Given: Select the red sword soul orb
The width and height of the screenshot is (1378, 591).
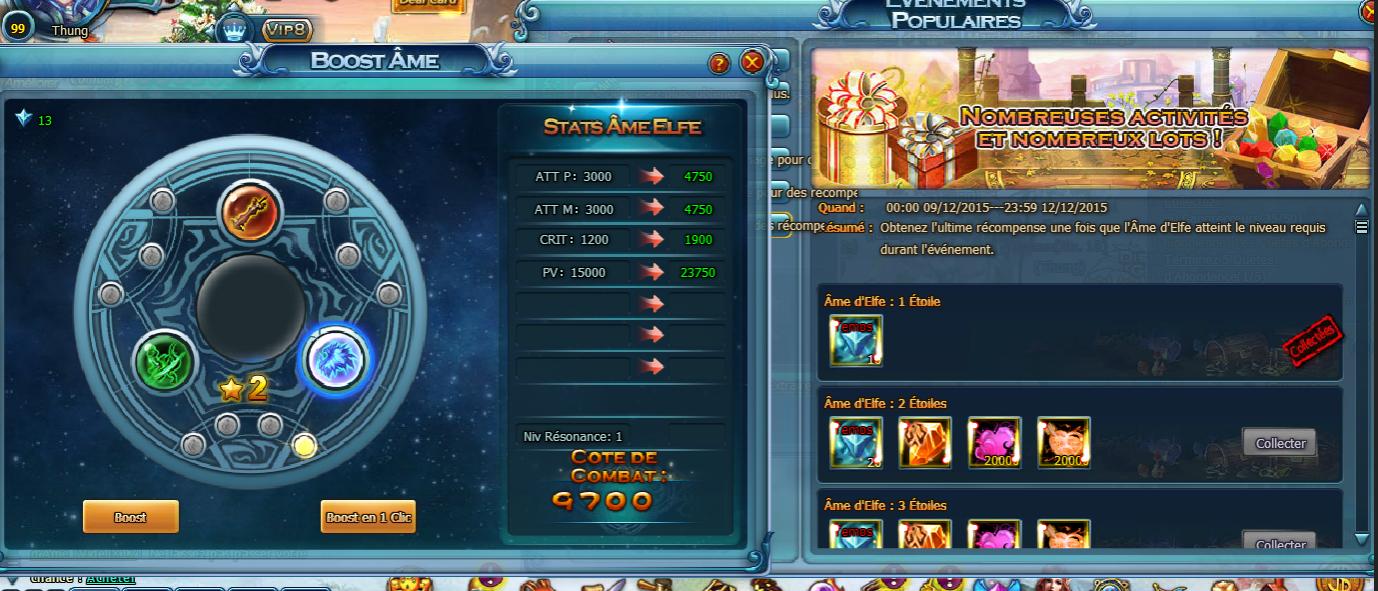Looking at the screenshot, I should 250,212.
